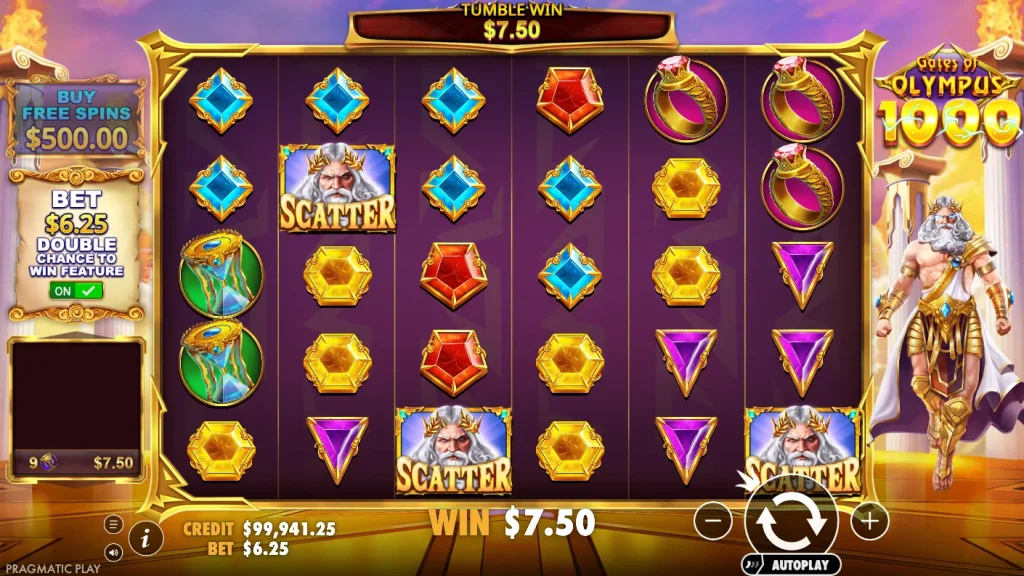Mute the sound with the speaker icon
The image size is (1024, 576).
point(113,550)
